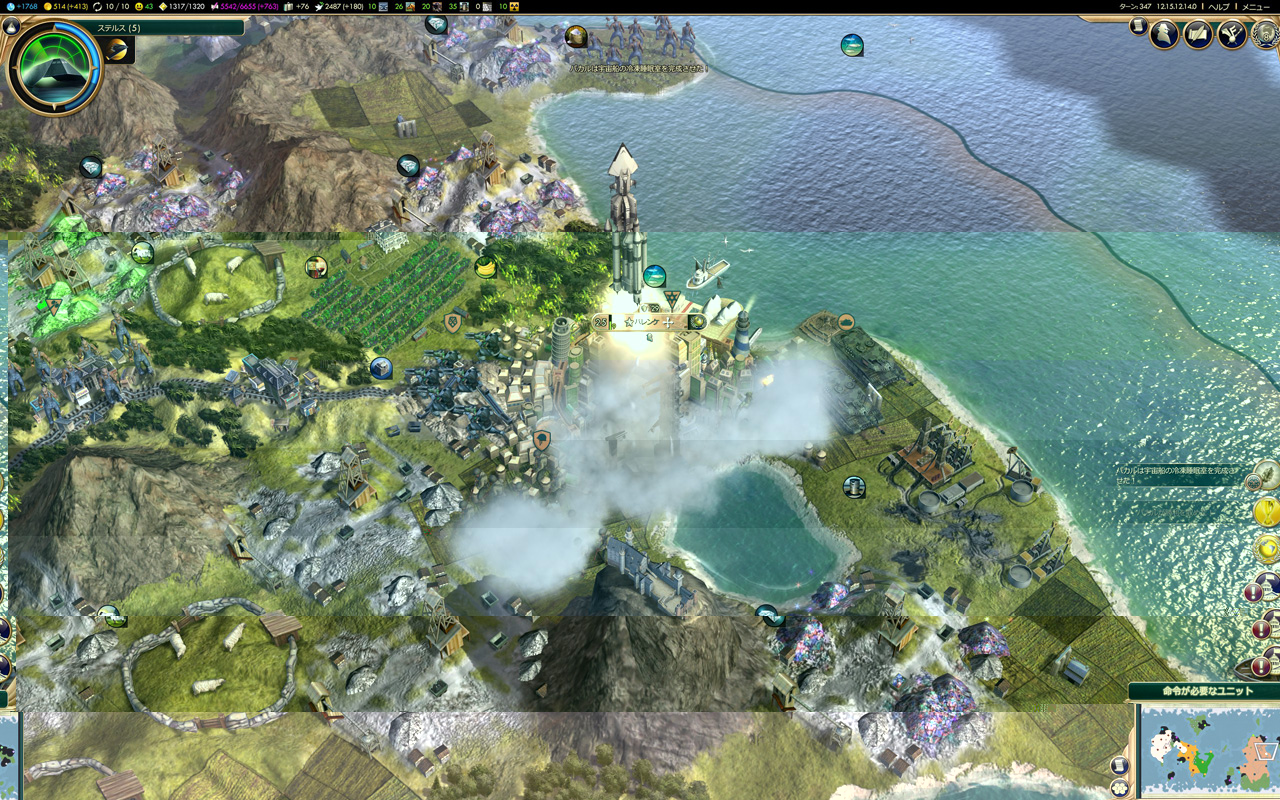The image size is (1280, 800).
Task: Open the tech tree button above the portrait
Action: click(12, 26)
